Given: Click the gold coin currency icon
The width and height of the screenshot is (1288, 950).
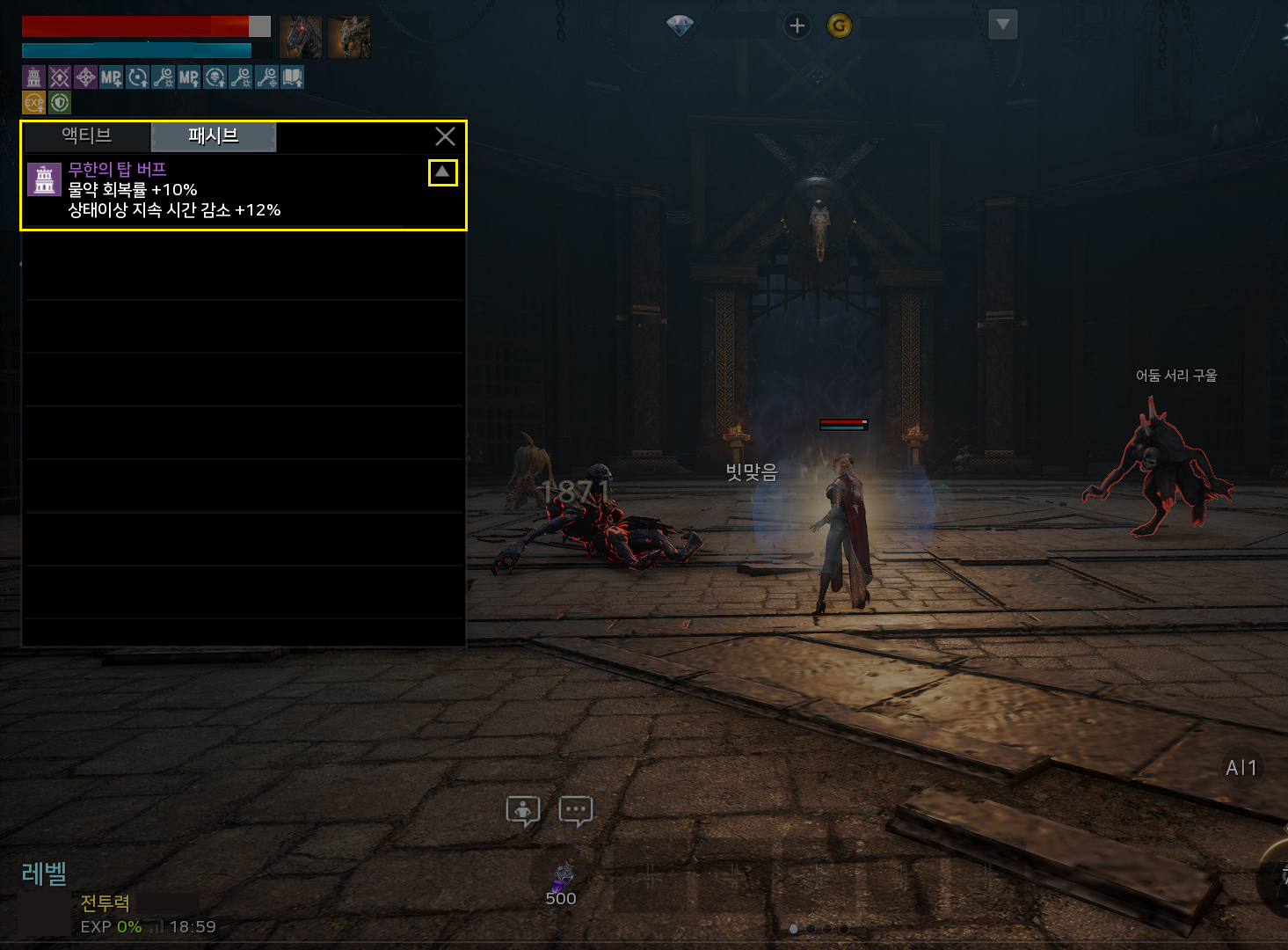Looking at the screenshot, I should coord(840,26).
